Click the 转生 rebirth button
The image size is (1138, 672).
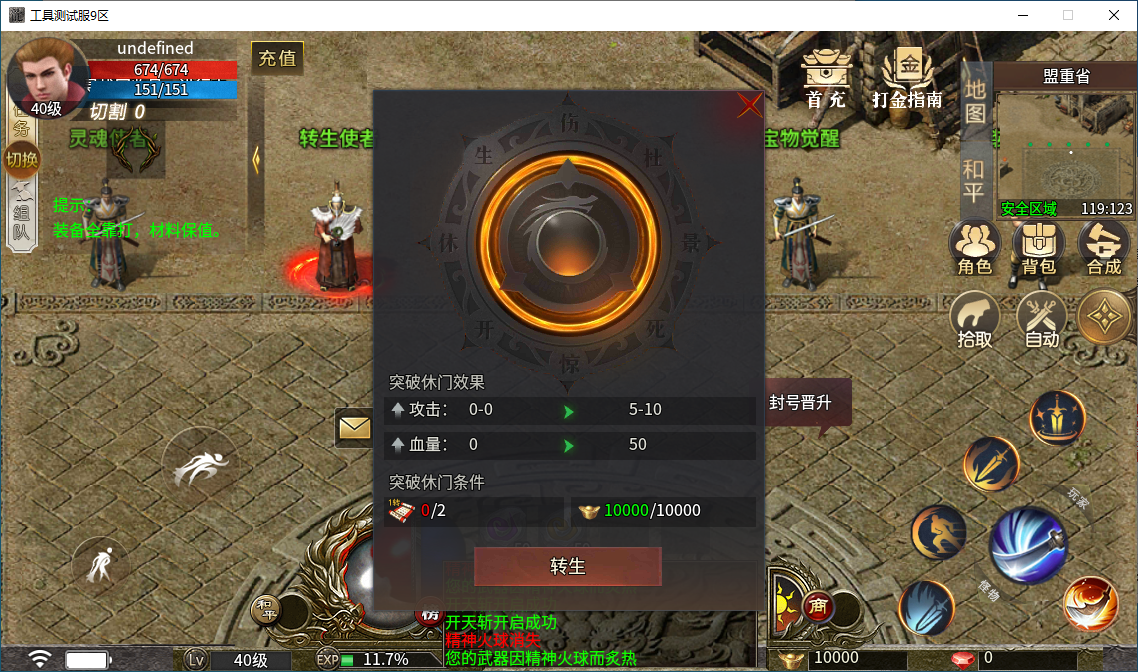(x=567, y=566)
